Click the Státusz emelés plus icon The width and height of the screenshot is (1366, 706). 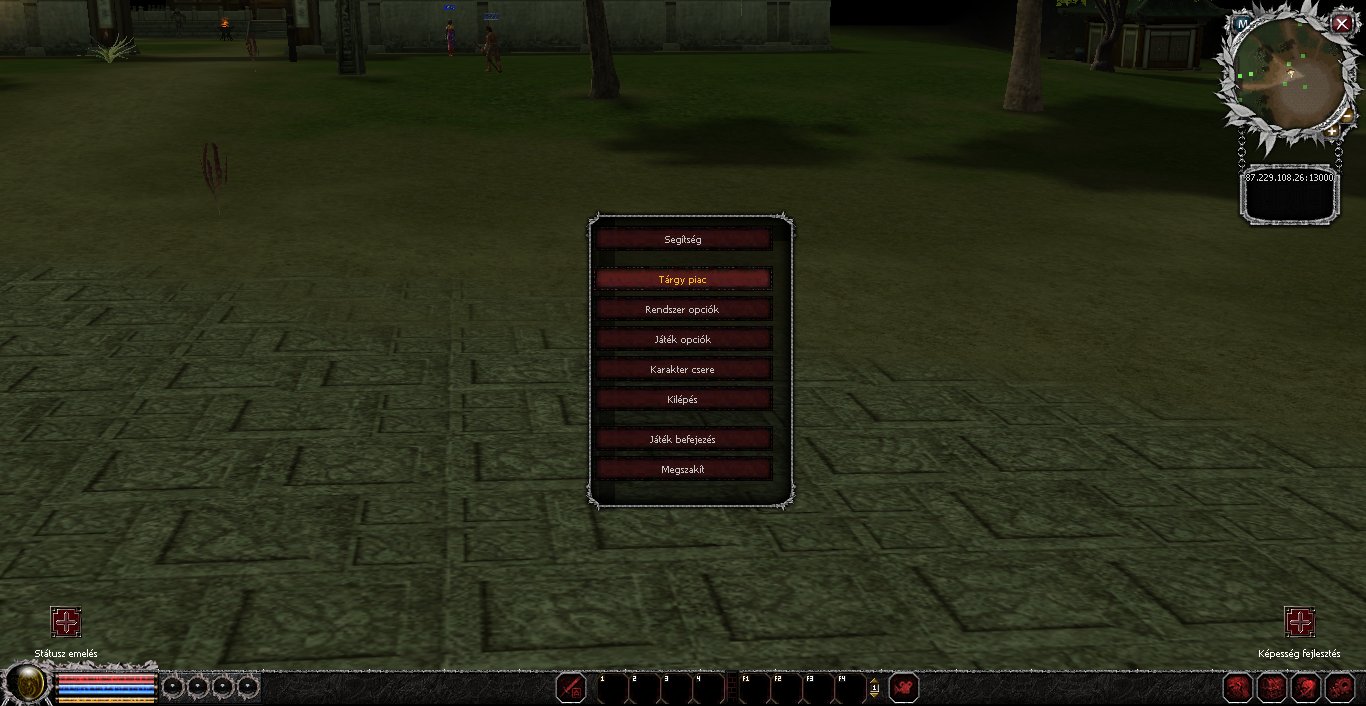[x=66, y=622]
